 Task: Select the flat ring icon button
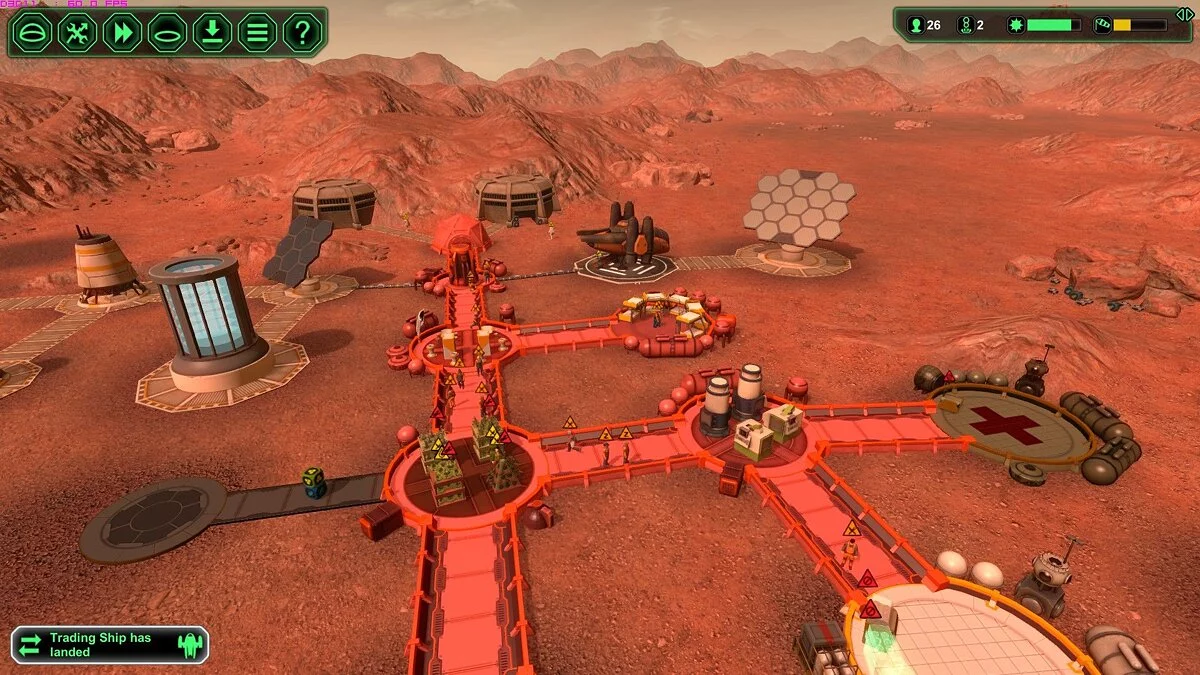pos(167,32)
